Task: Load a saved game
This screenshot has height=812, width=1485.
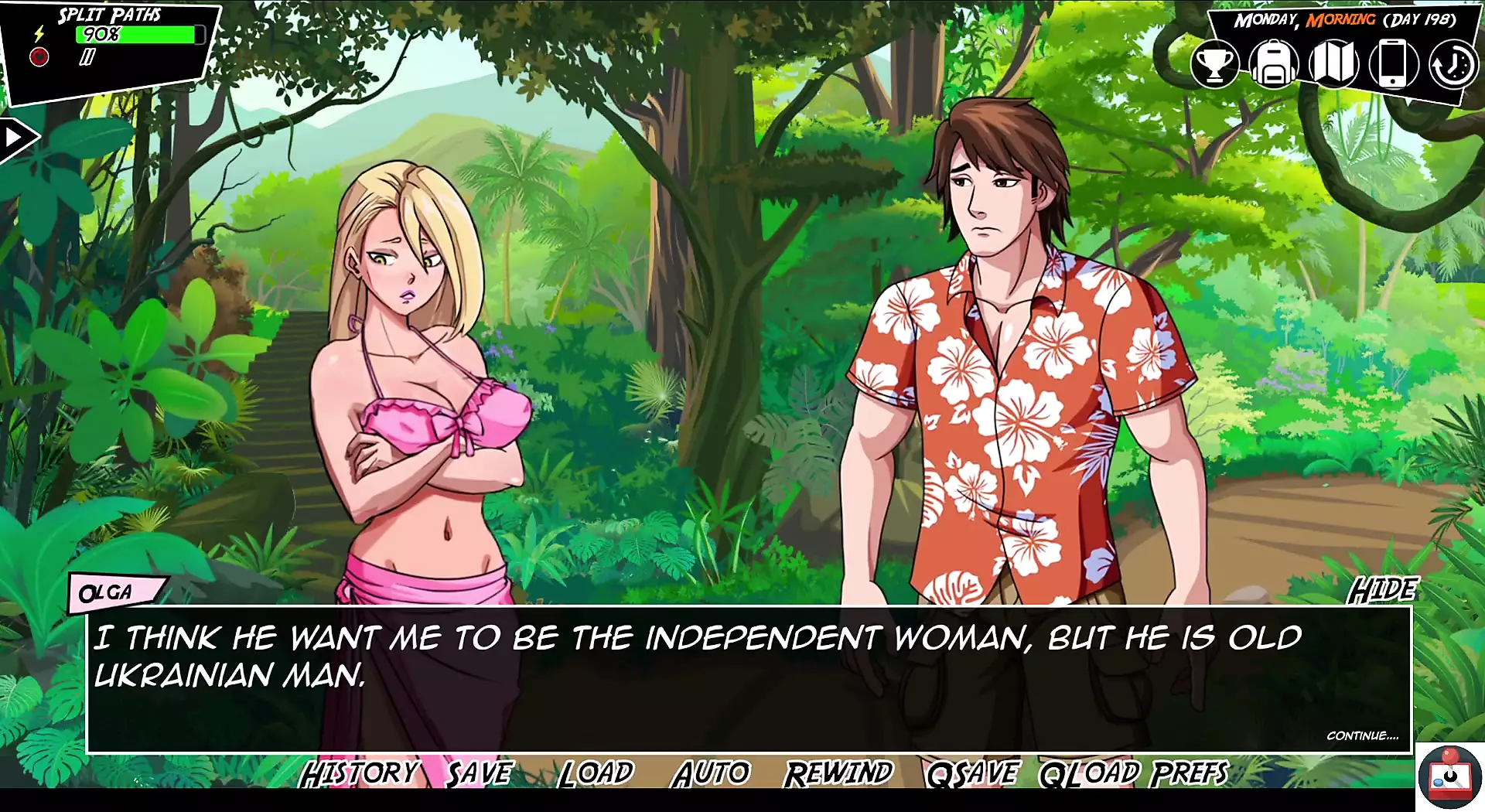Action: pyautogui.click(x=596, y=773)
